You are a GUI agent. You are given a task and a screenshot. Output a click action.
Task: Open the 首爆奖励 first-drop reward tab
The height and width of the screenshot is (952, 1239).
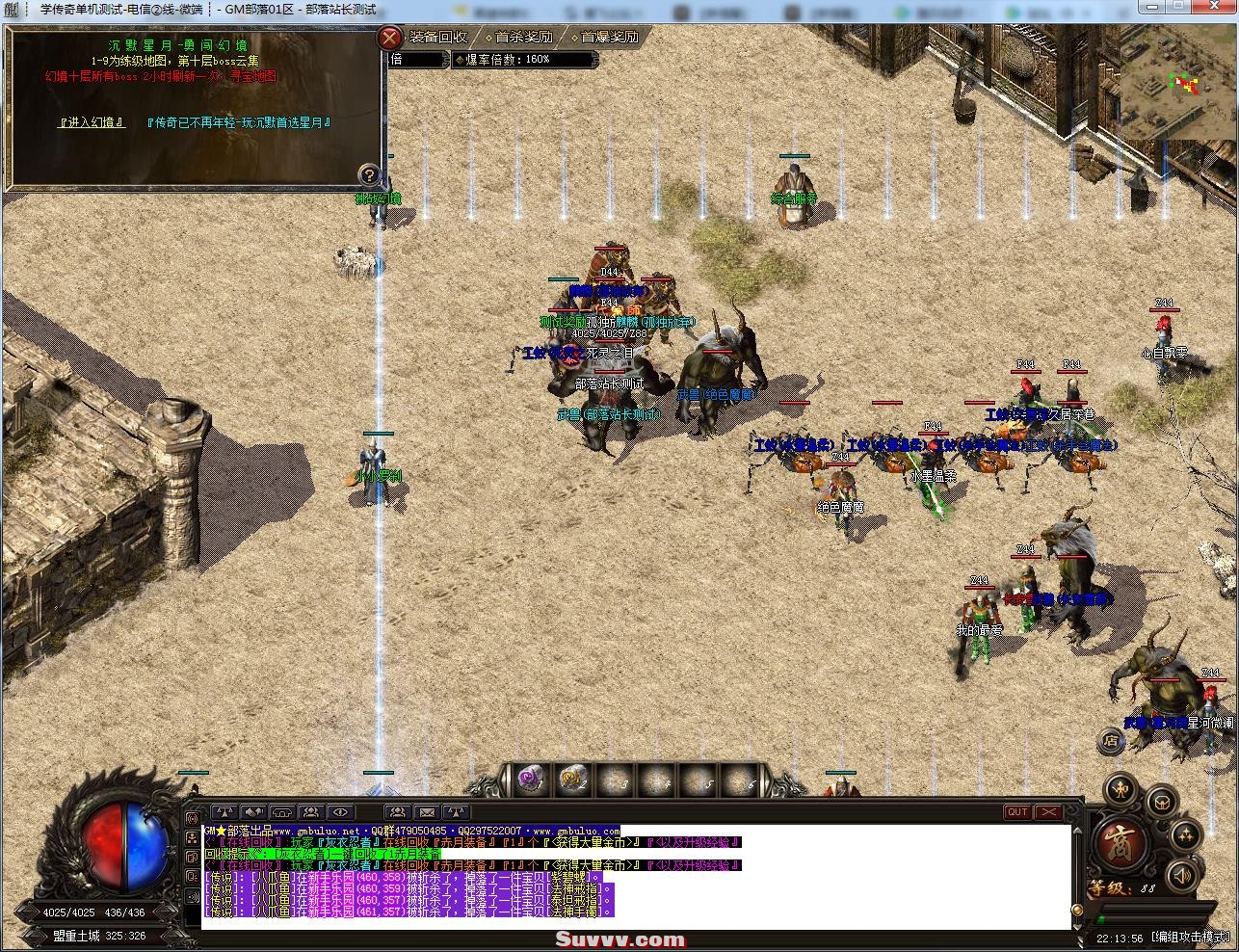click(x=609, y=38)
